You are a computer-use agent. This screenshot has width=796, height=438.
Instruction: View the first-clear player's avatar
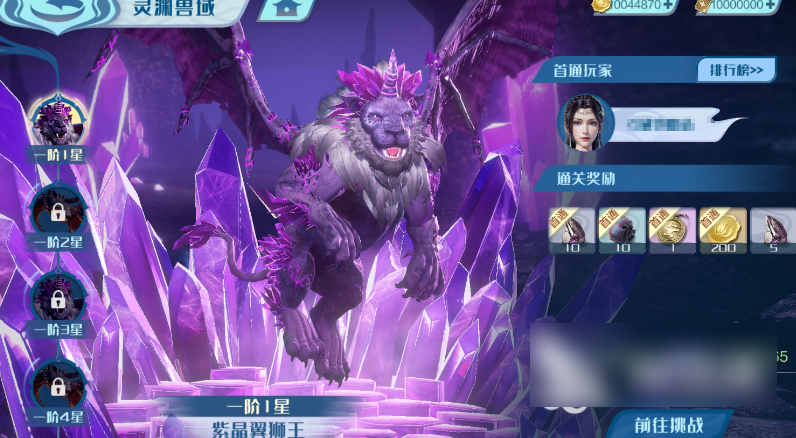click(x=584, y=122)
